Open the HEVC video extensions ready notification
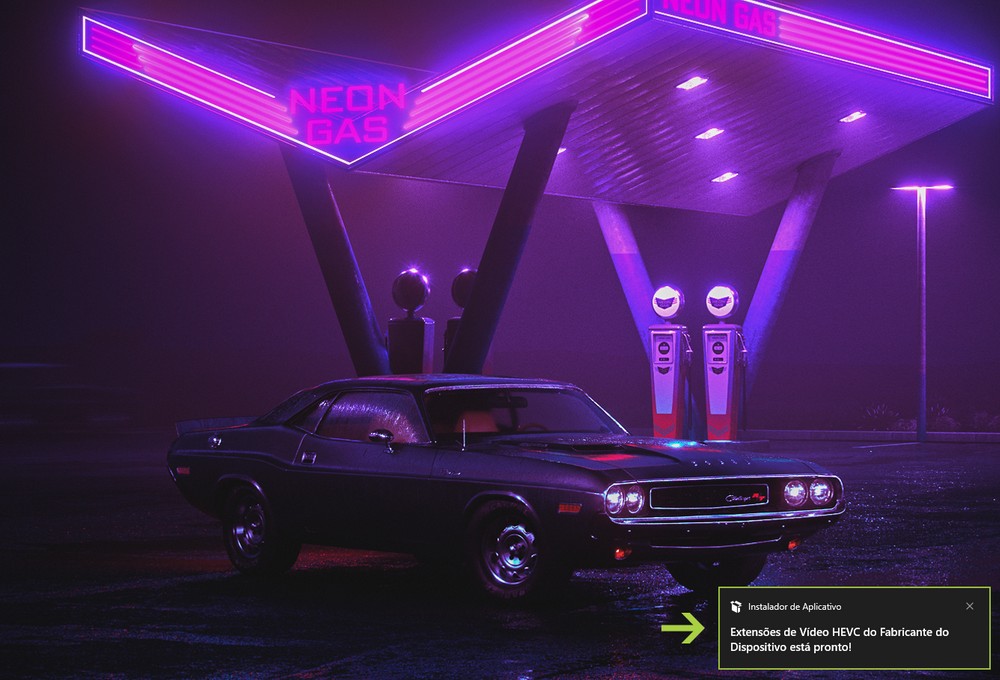Viewport: 1000px width, 680px height. click(x=840, y=639)
